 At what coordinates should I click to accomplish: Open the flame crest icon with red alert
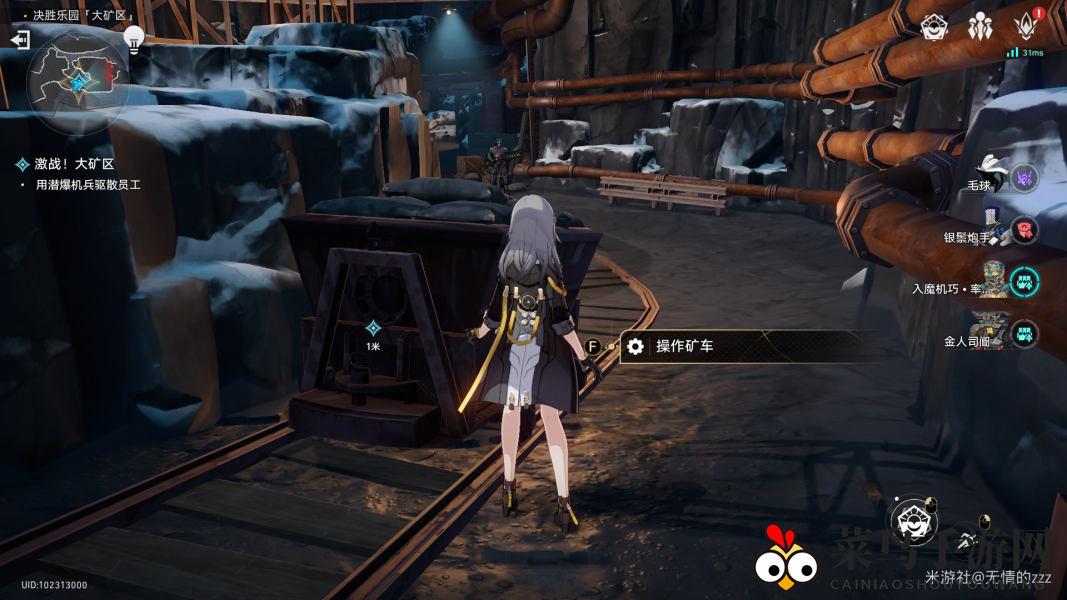pos(1026,27)
